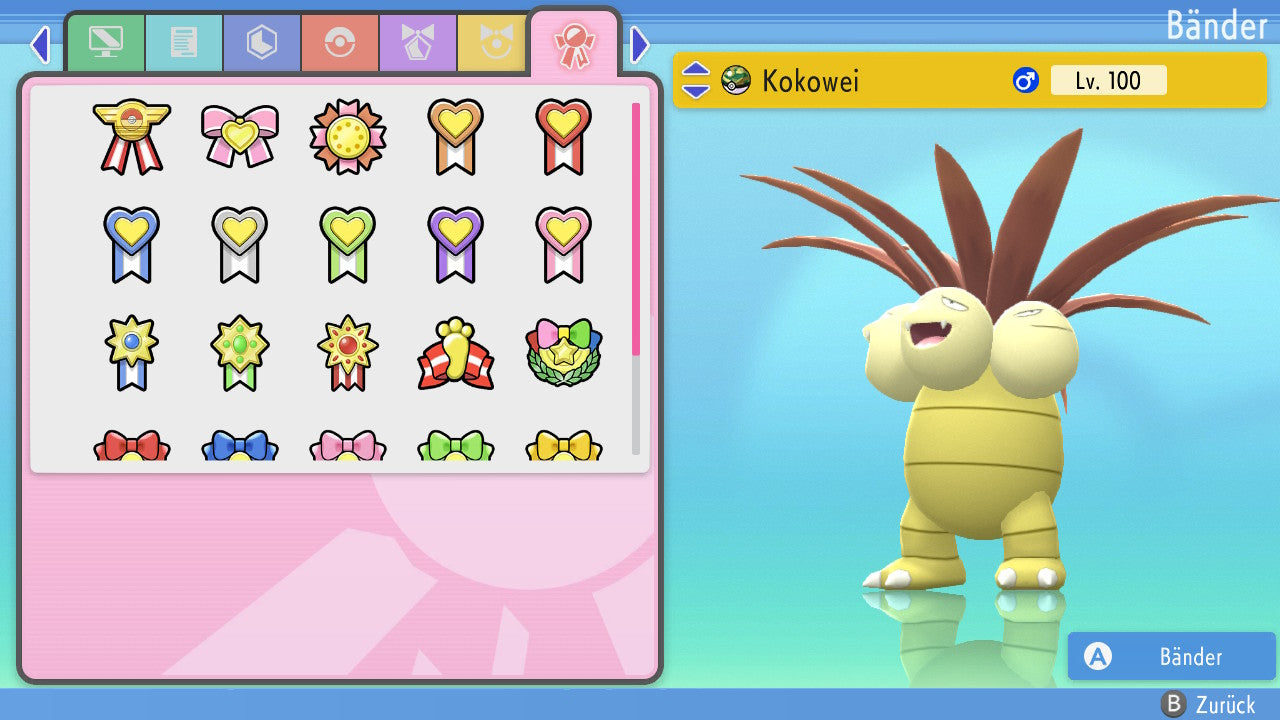Click the left arrow beside the tabs
The height and width of the screenshot is (720, 1280).
pyautogui.click(x=40, y=44)
